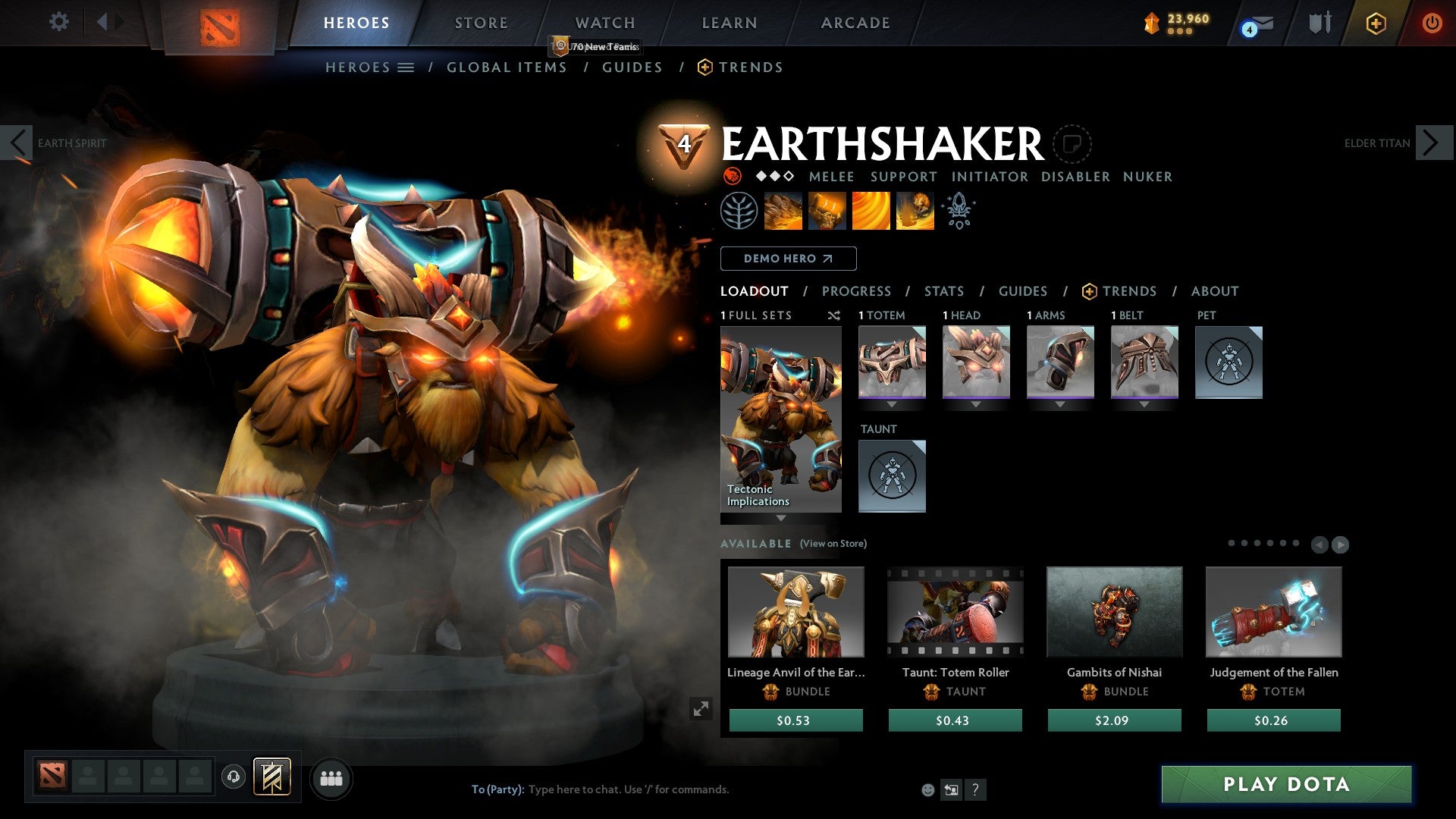Open the ARCADE menu item
Screen dimensions: 1456x819
point(855,23)
